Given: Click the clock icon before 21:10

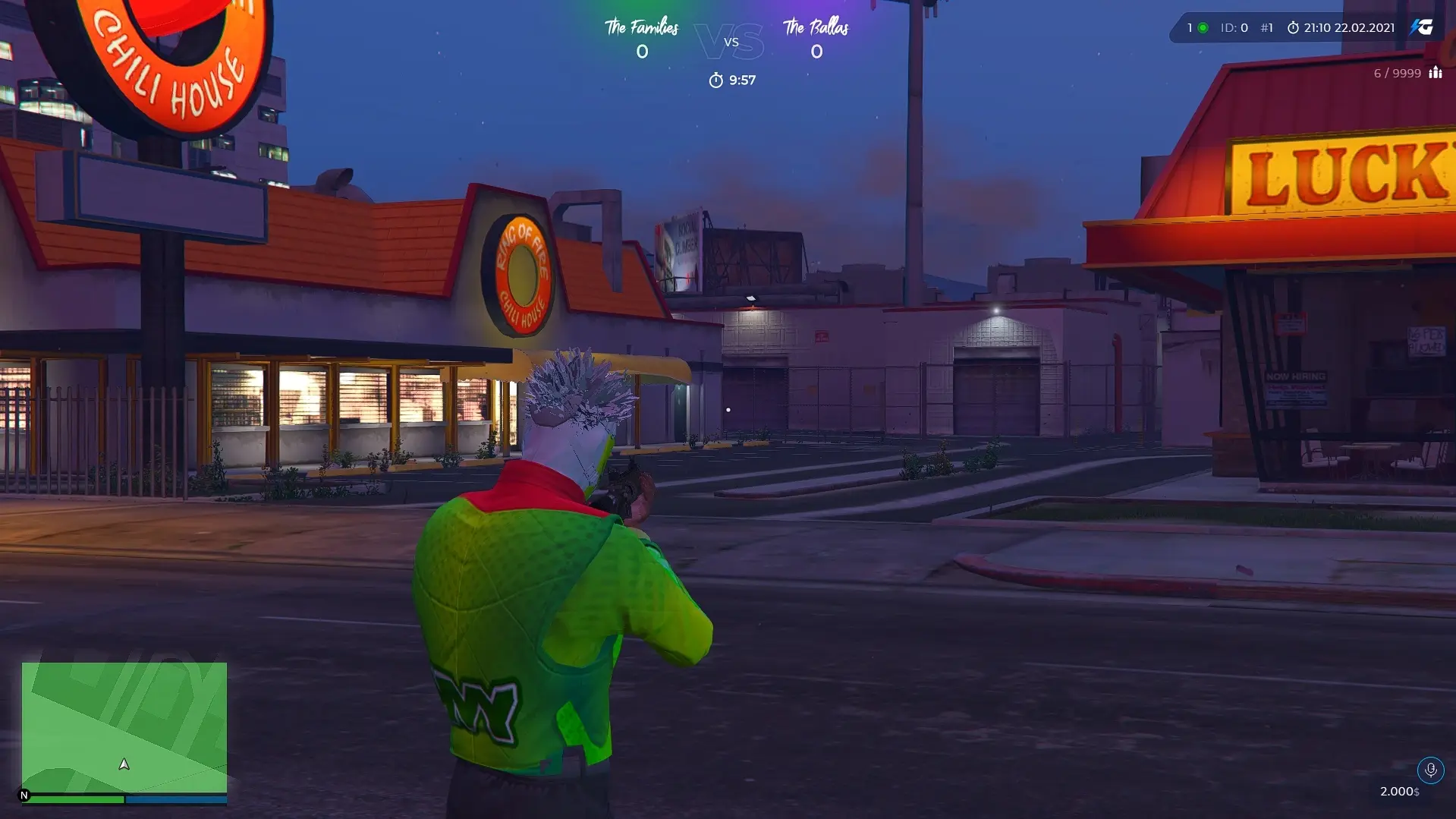Looking at the screenshot, I should point(1293,27).
